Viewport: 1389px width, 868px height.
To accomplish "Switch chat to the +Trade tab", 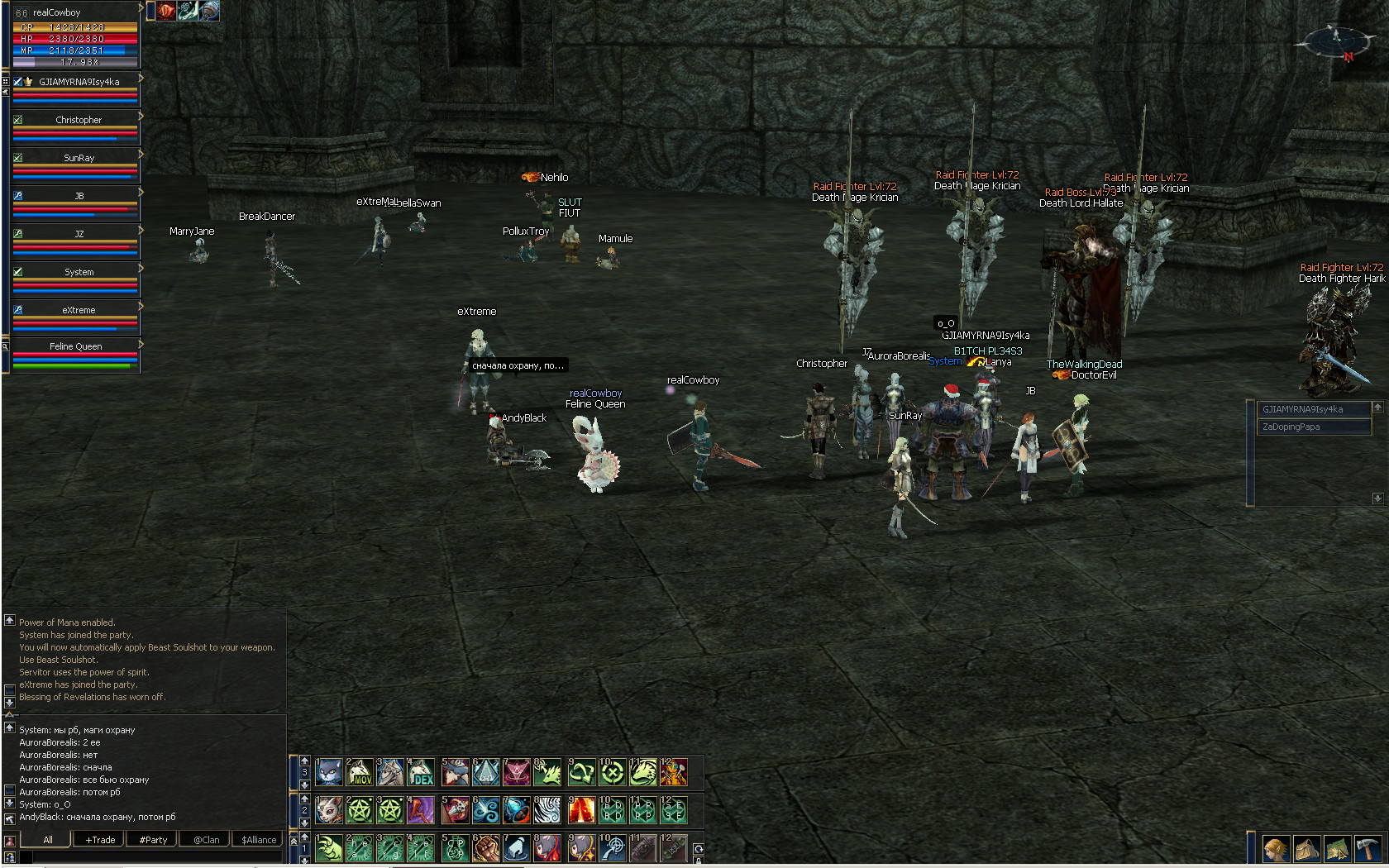I will (100, 840).
